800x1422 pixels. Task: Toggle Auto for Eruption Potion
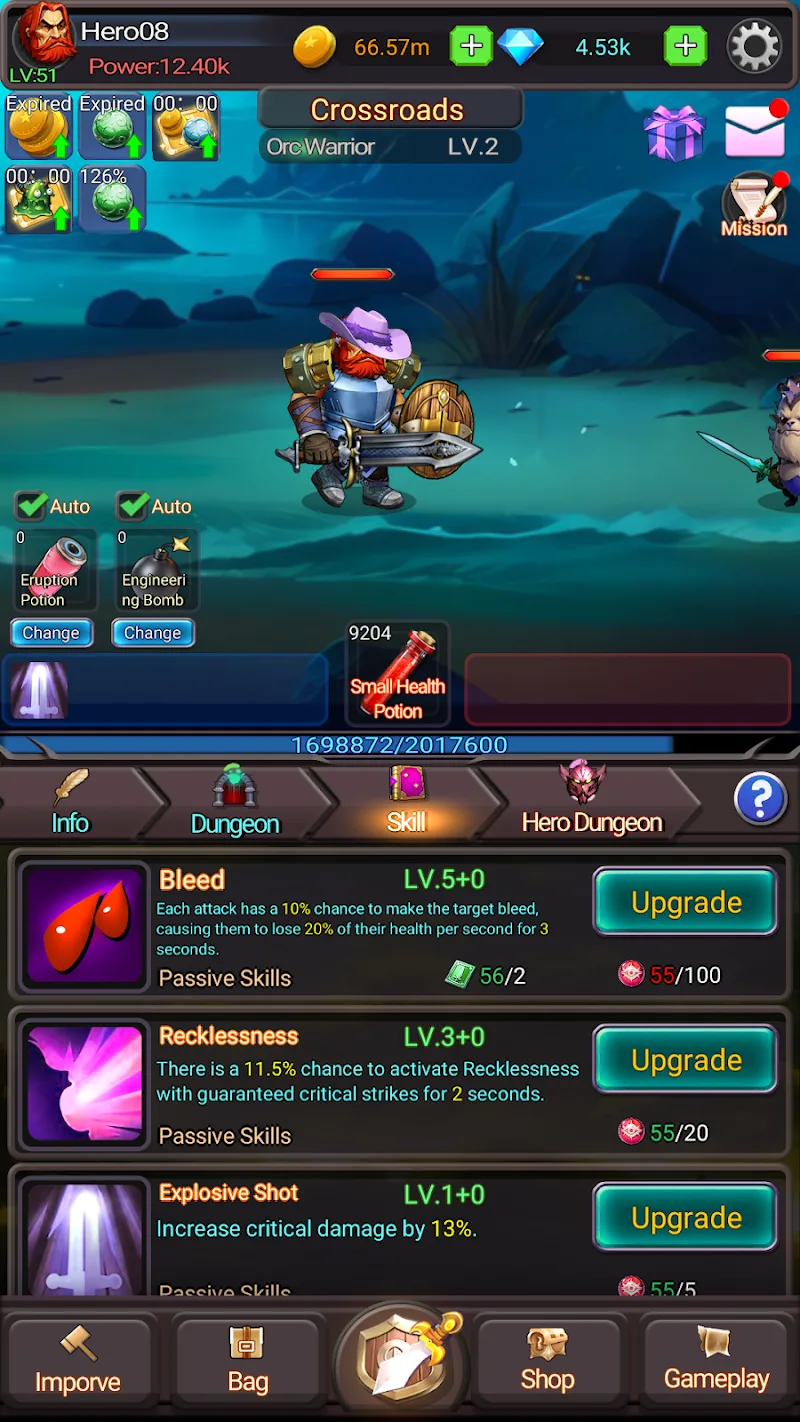33,506
